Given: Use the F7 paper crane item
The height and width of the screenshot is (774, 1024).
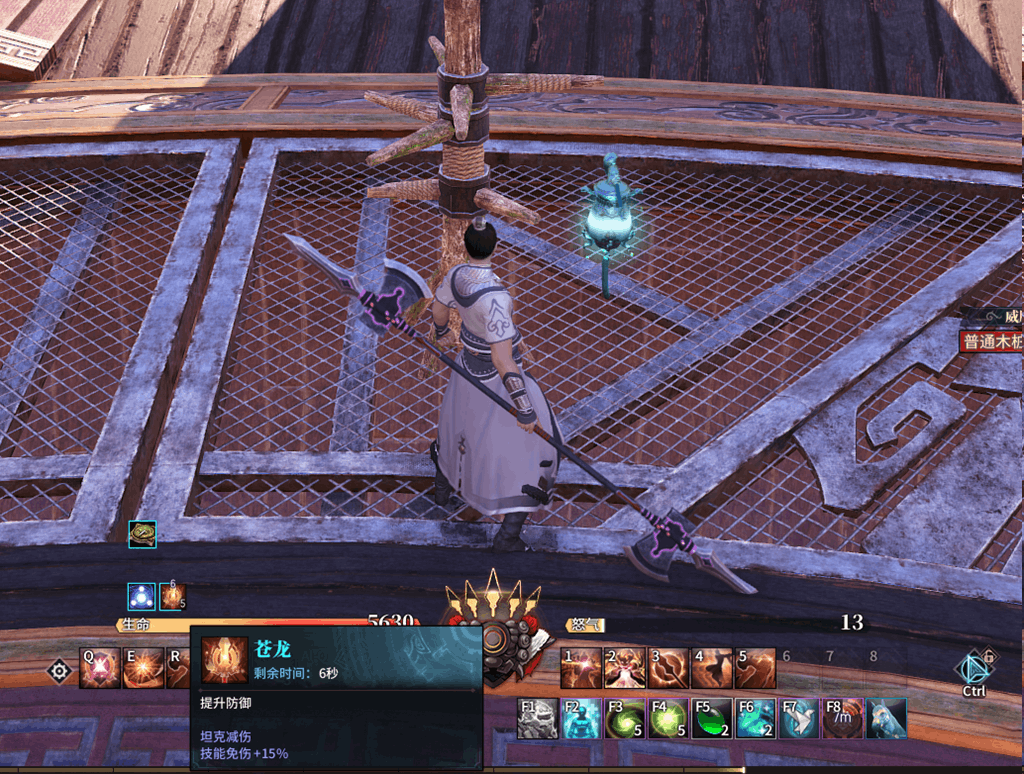Looking at the screenshot, I should (x=799, y=718).
